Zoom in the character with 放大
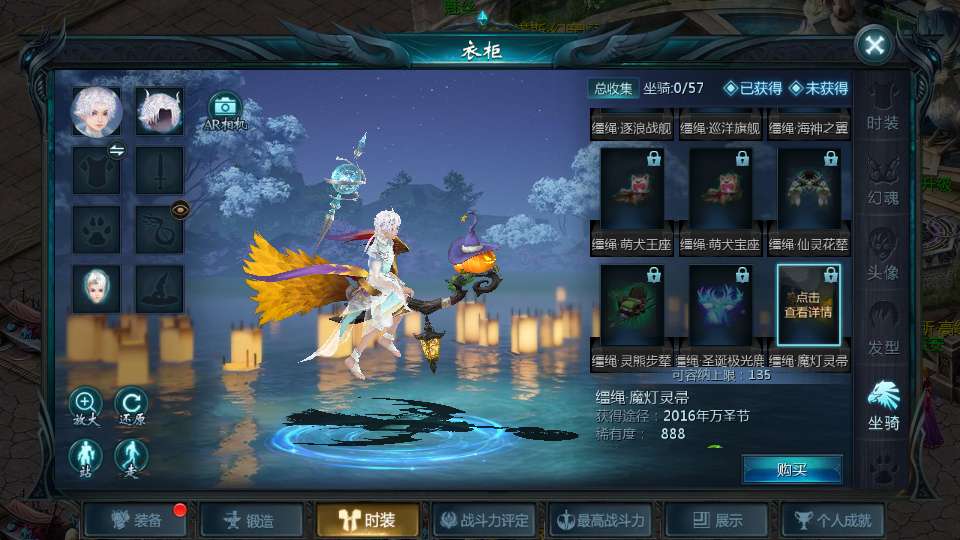This screenshot has height=540, width=960. pyautogui.click(x=86, y=405)
